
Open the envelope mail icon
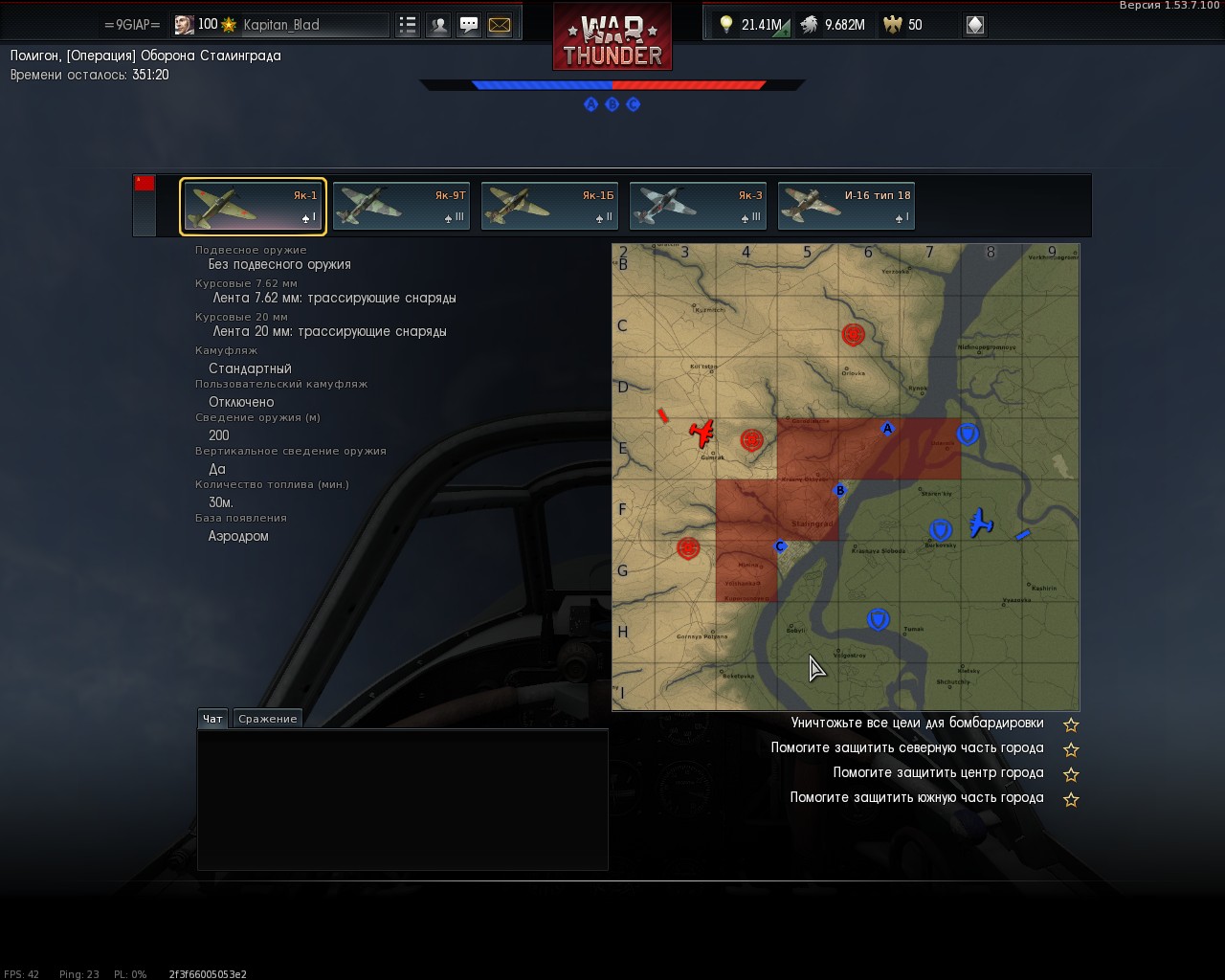pyautogui.click(x=500, y=25)
